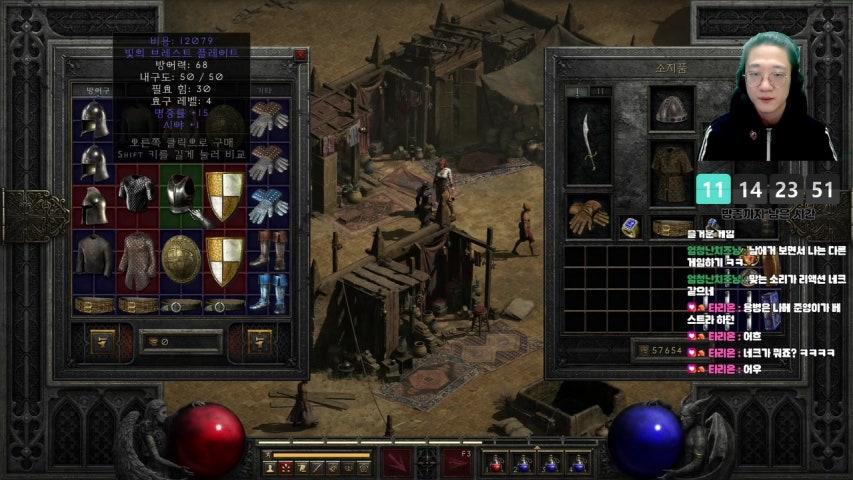Viewport: 853px width, 480px height.
Task: Pick the studded leather armor
Action: [137, 260]
